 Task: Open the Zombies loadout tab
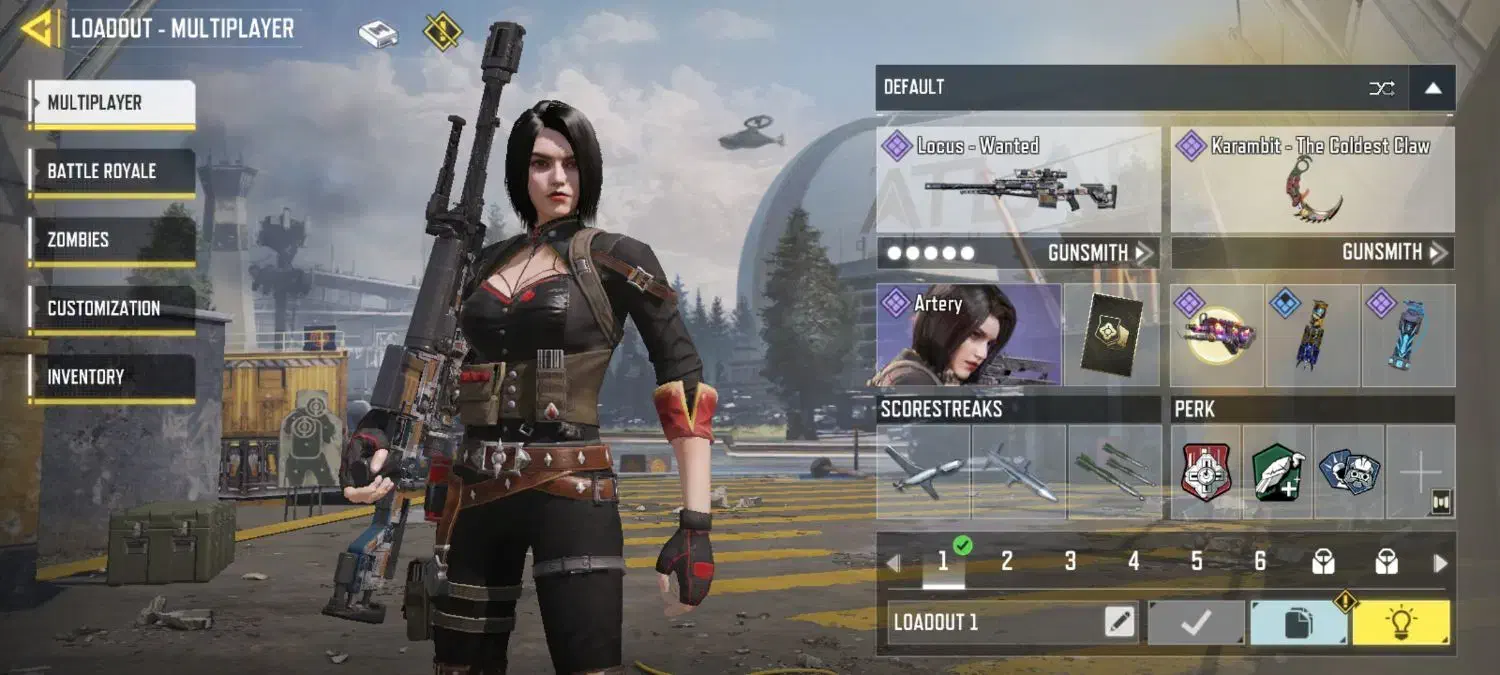coord(112,240)
